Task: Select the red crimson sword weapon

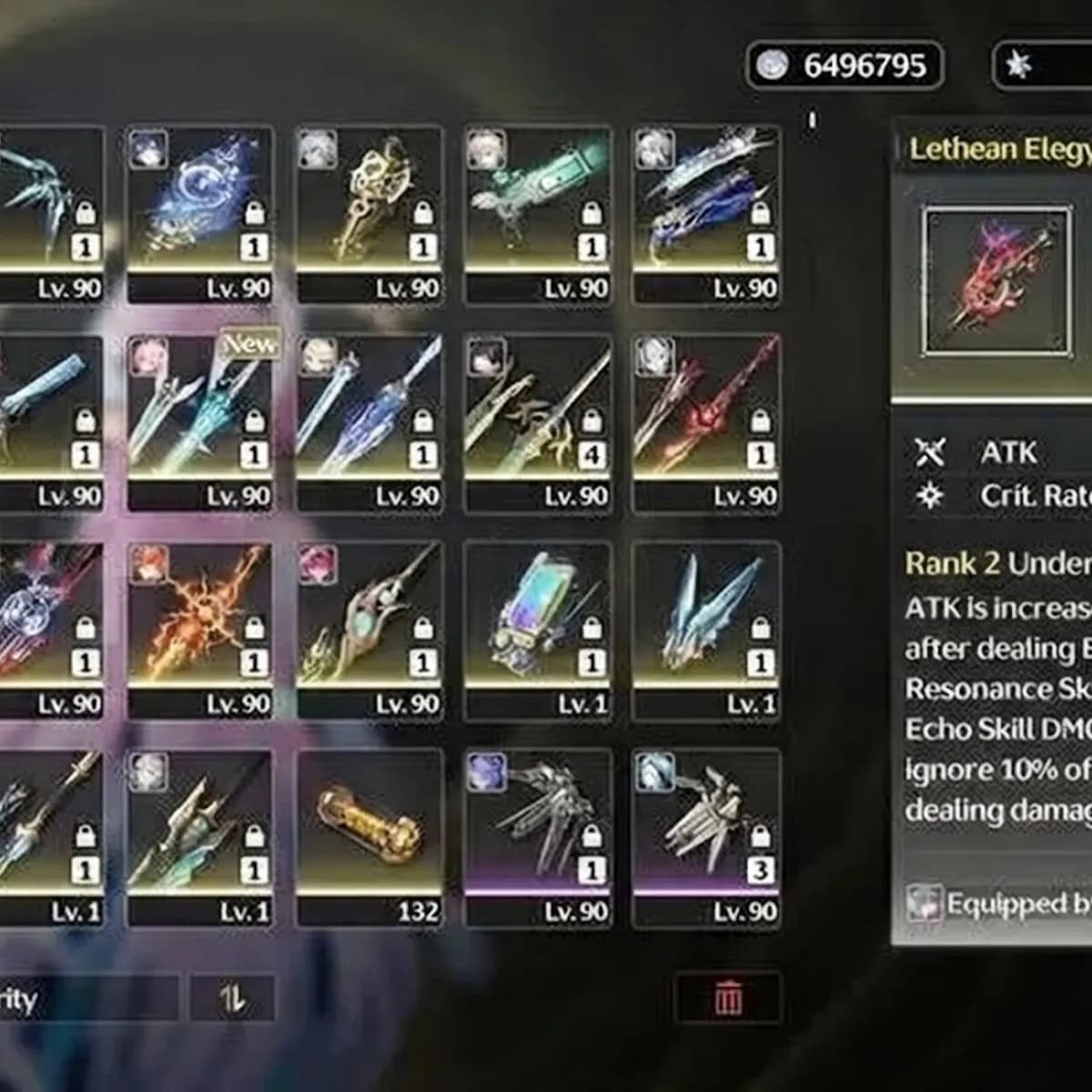Action: coord(707,409)
